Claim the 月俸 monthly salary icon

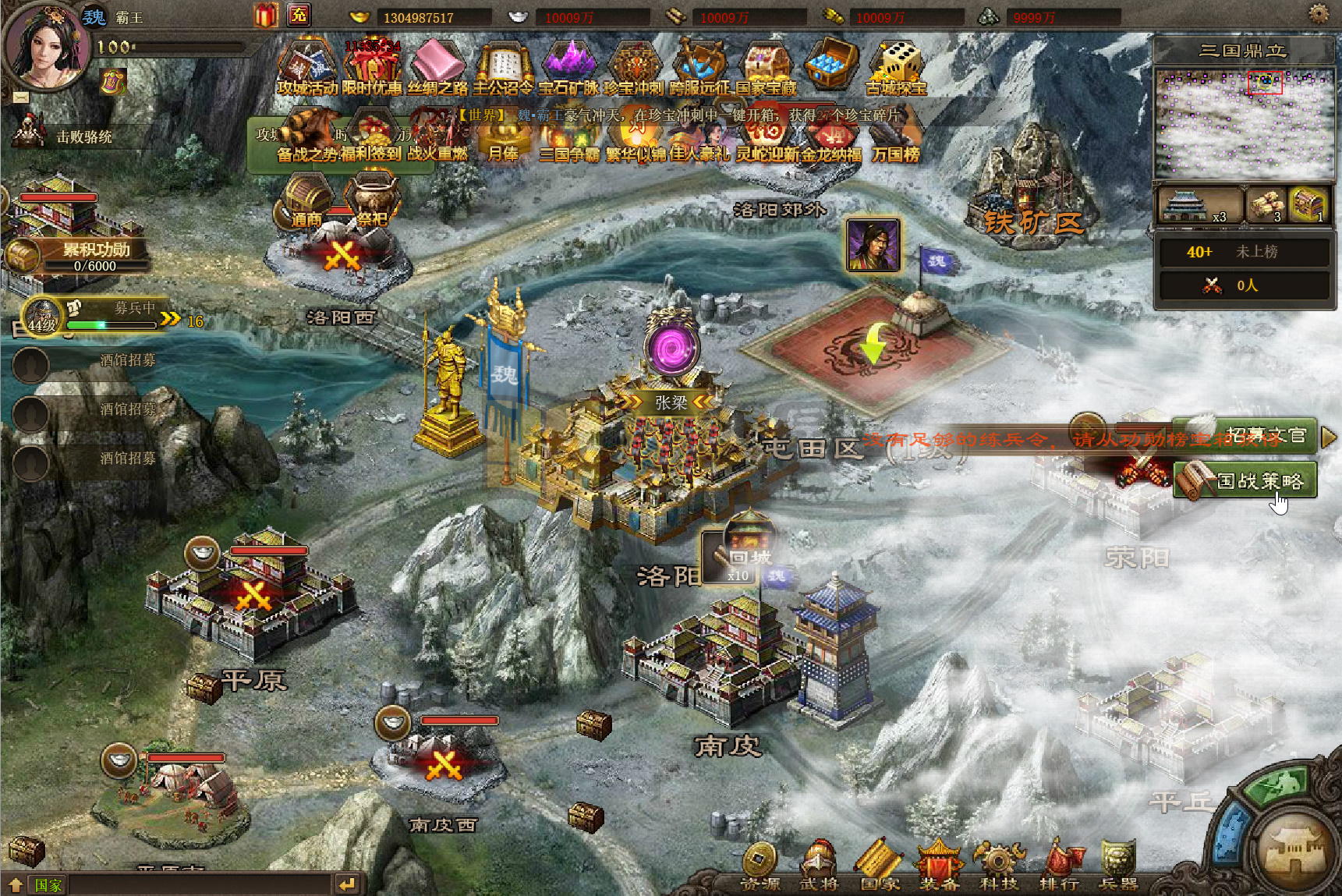(x=503, y=140)
